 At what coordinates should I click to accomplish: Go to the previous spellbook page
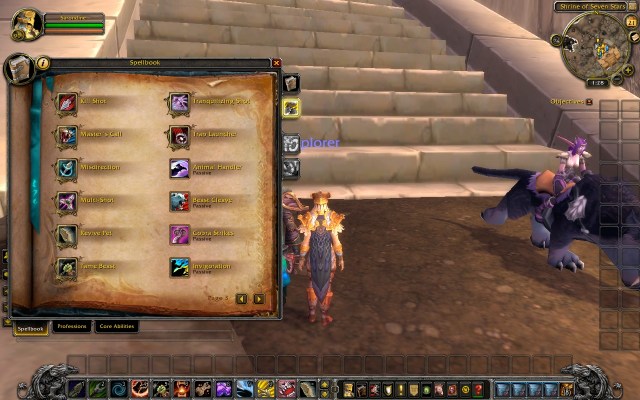point(243,298)
